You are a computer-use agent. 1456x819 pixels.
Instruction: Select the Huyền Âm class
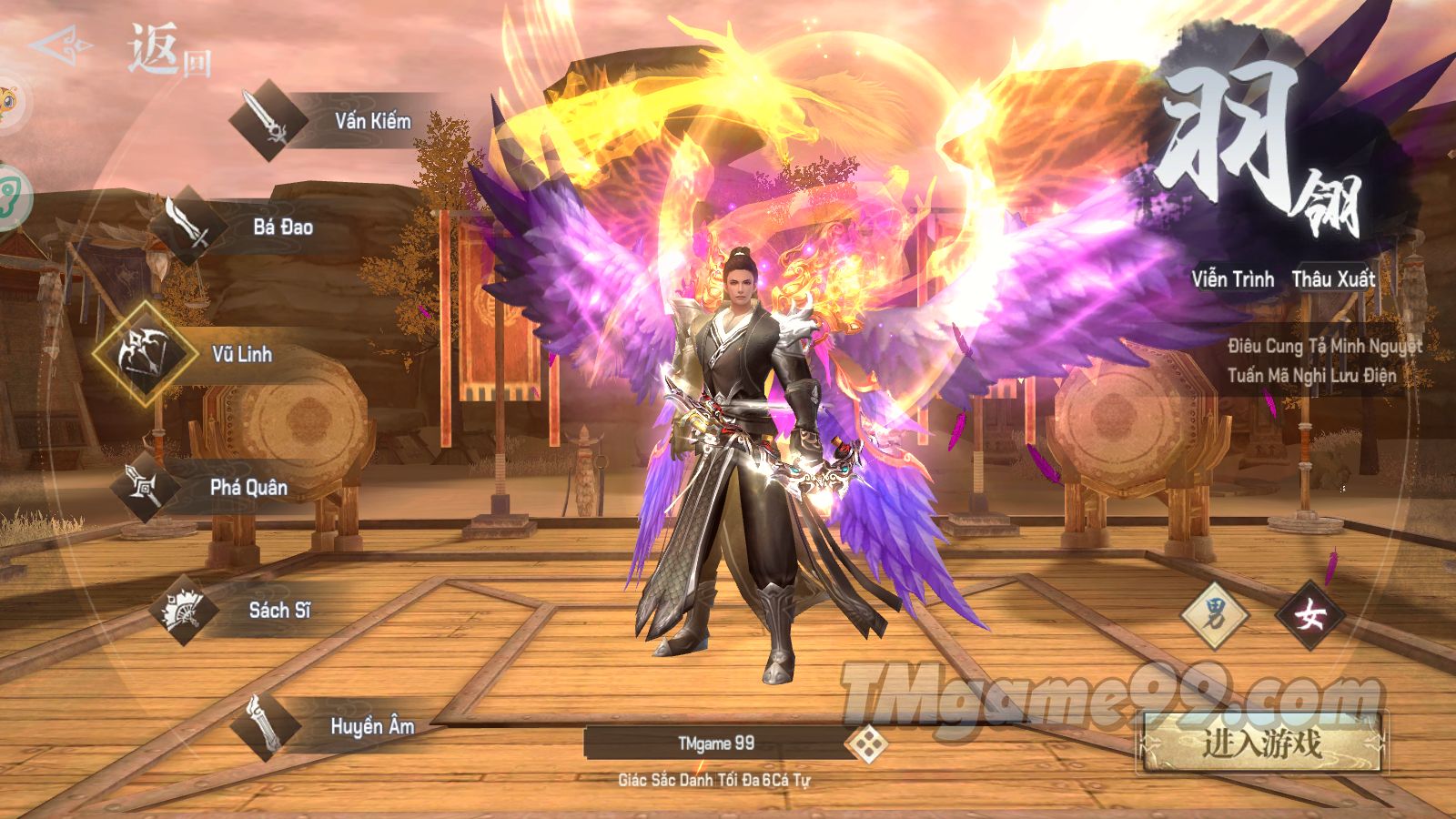tap(265, 726)
